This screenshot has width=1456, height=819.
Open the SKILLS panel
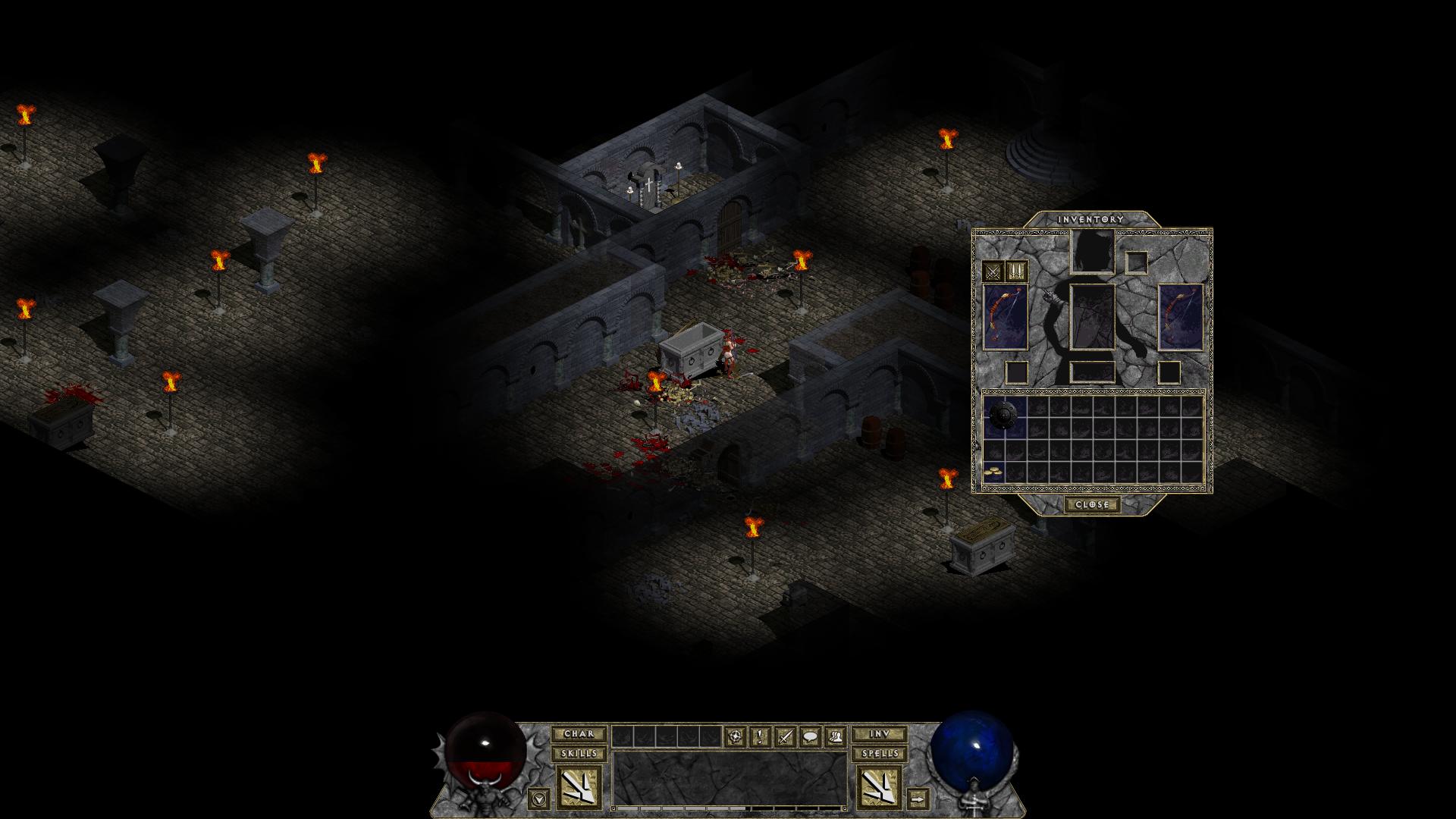(579, 754)
